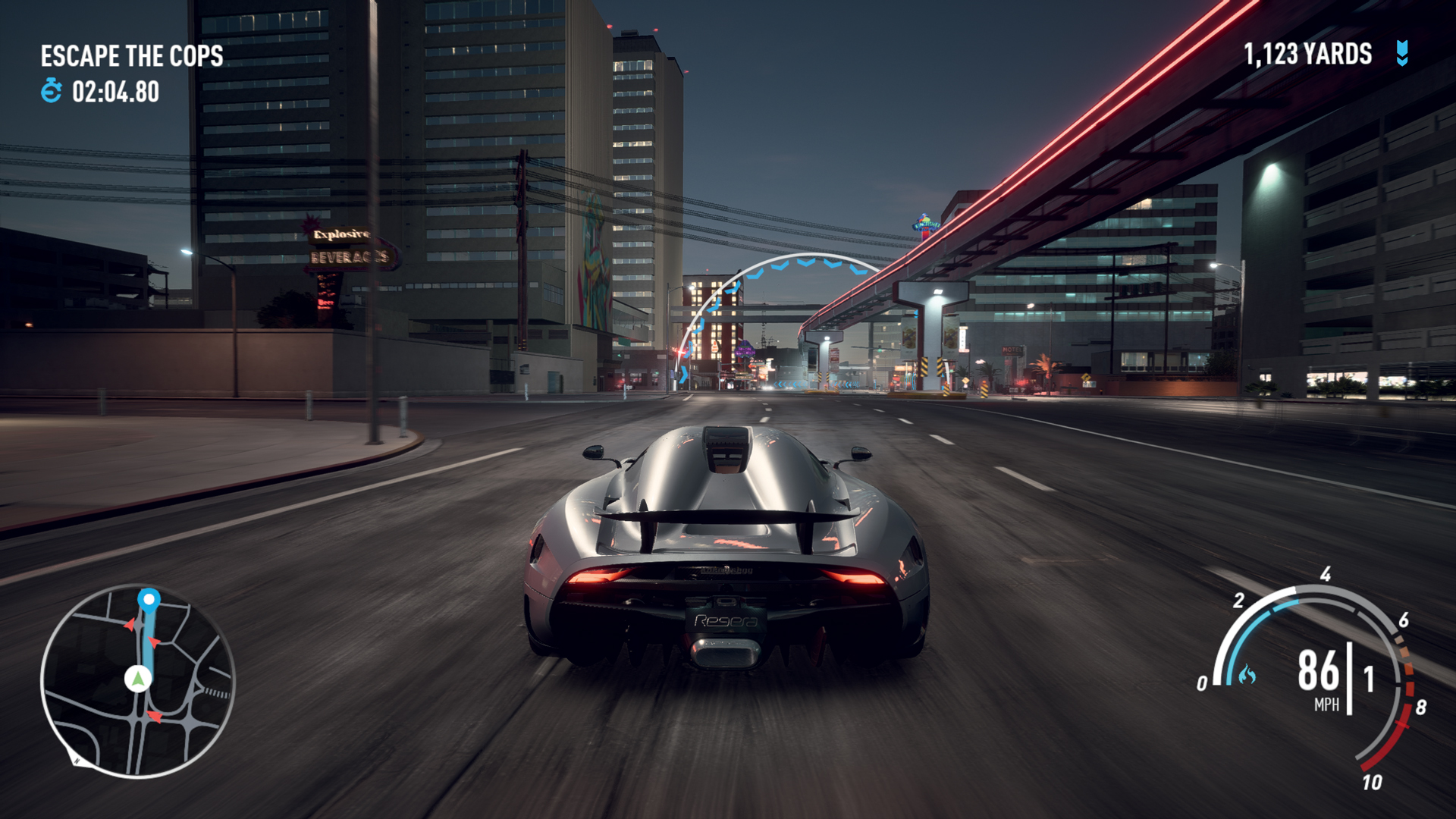Image resolution: width=1456 pixels, height=819 pixels.
Task: Click the circular minimap
Action: click(x=137, y=680)
